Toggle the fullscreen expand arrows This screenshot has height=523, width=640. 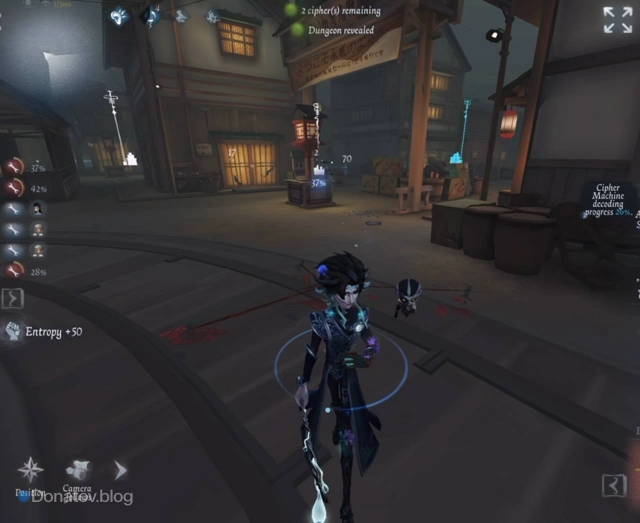(x=617, y=20)
